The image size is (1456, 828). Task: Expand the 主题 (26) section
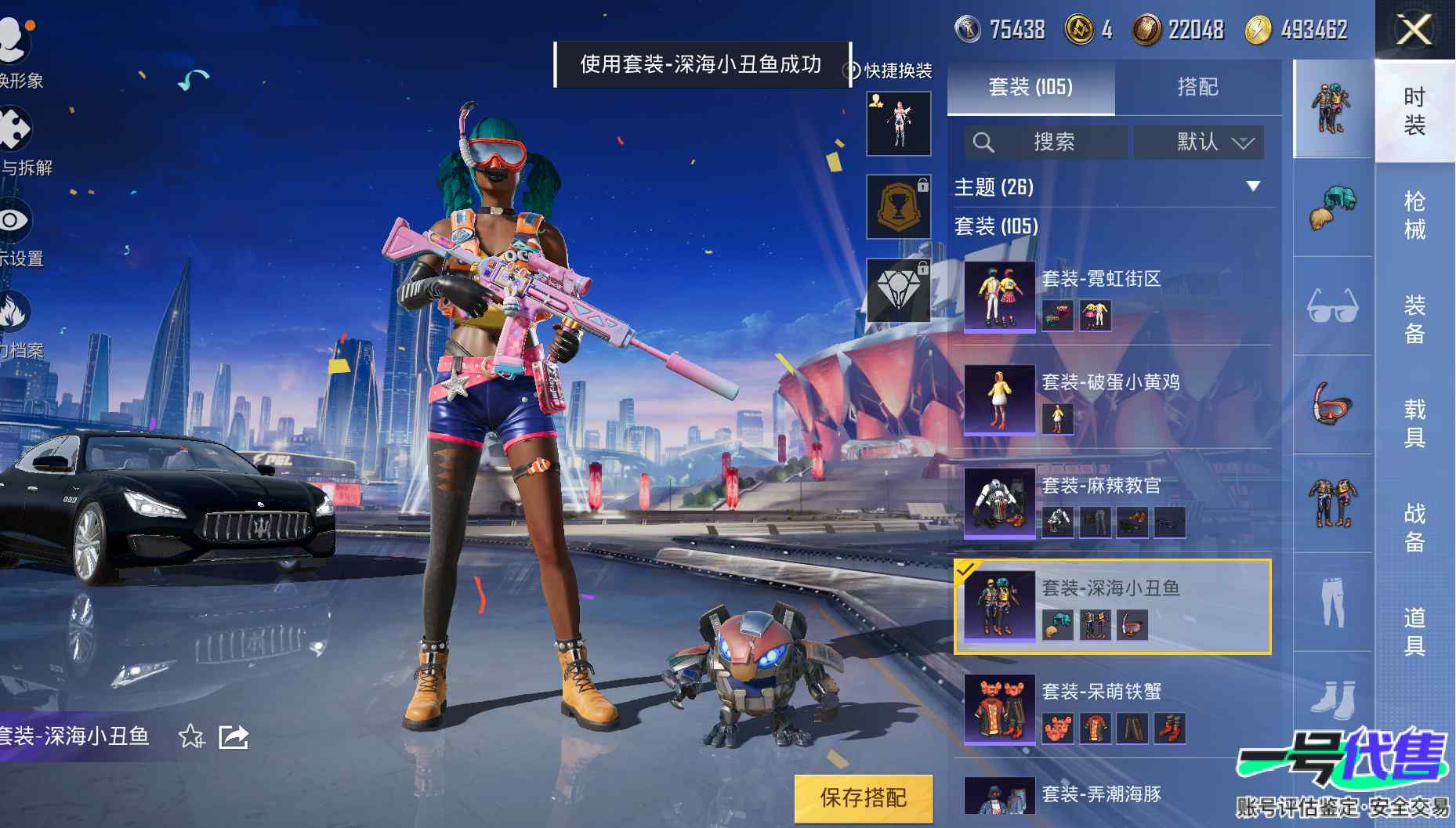coord(1252,186)
